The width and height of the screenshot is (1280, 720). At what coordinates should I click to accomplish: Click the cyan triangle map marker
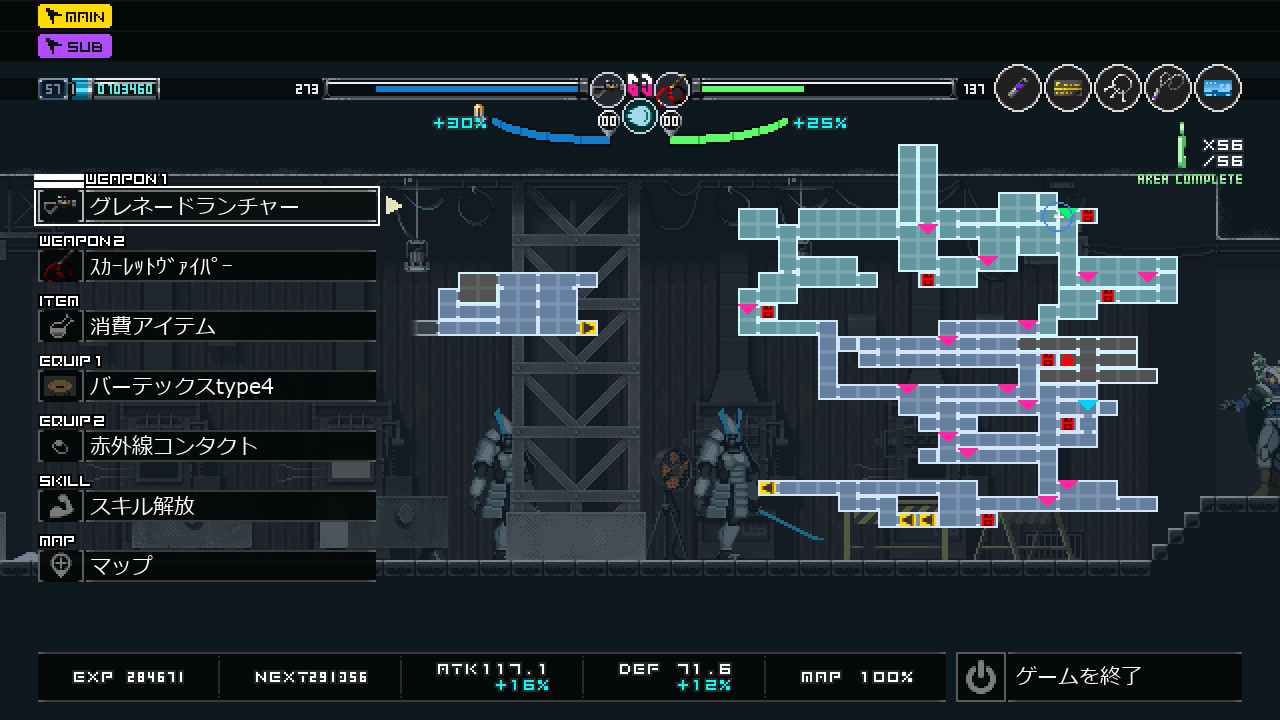point(1088,405)
